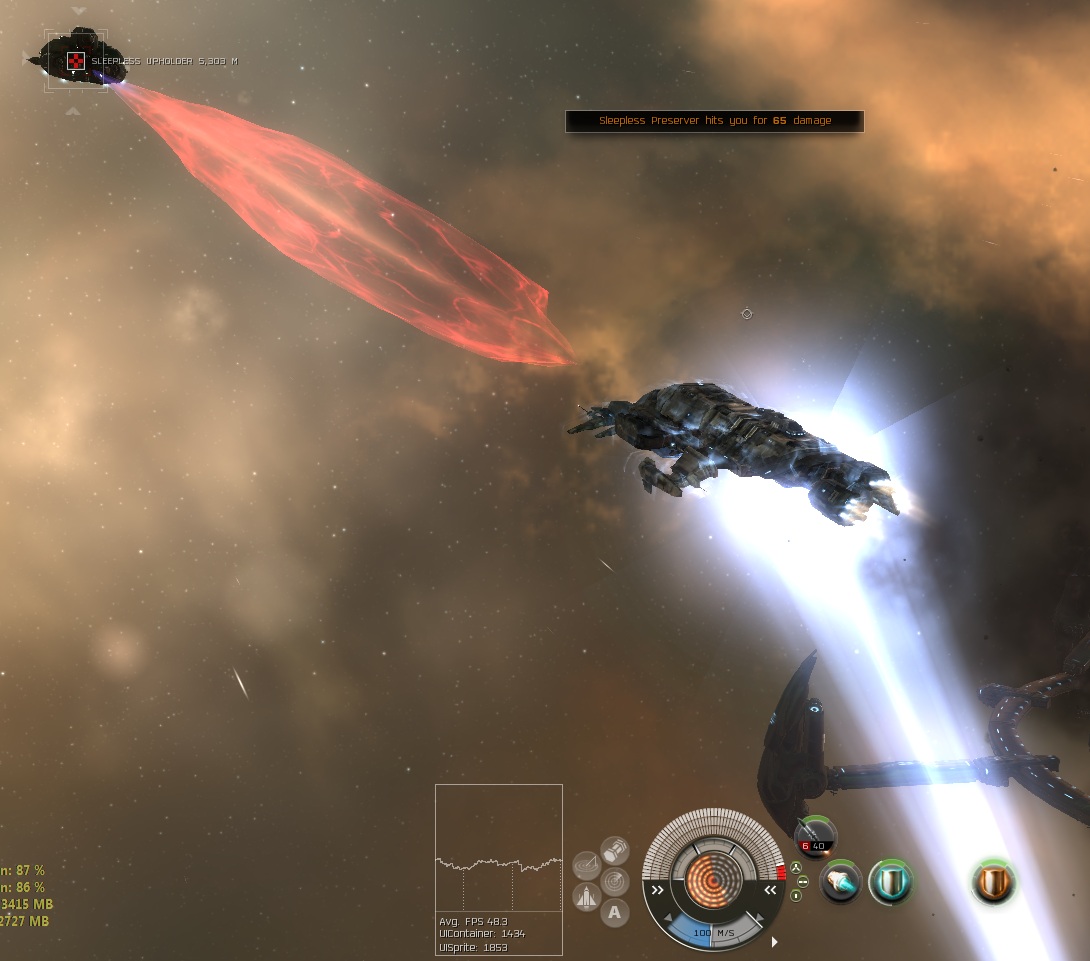Click the left double-arrow HUD button

[657, 889]
